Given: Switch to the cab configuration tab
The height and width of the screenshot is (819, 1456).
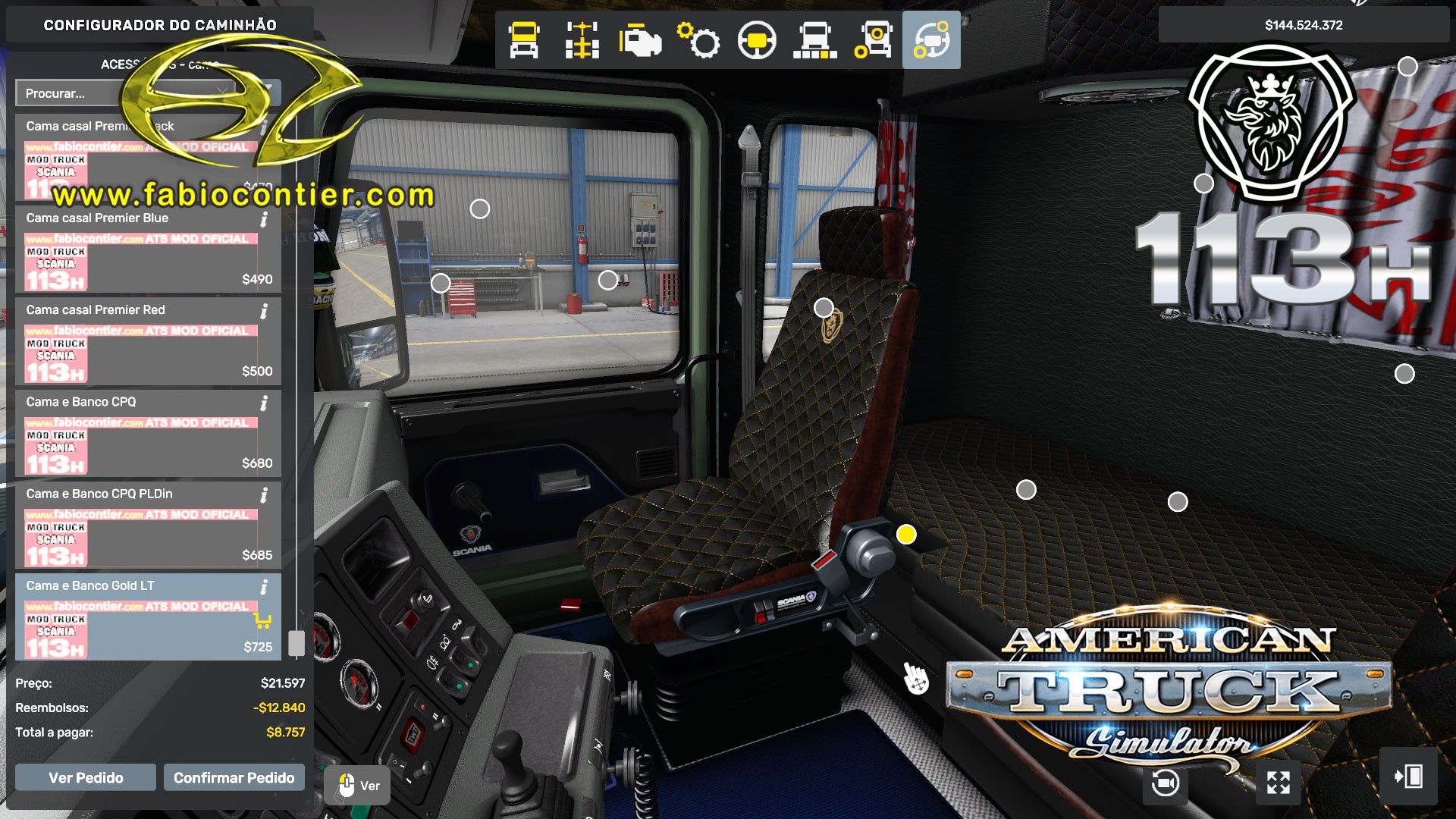Looking at the screenshot, I should 523,41.
